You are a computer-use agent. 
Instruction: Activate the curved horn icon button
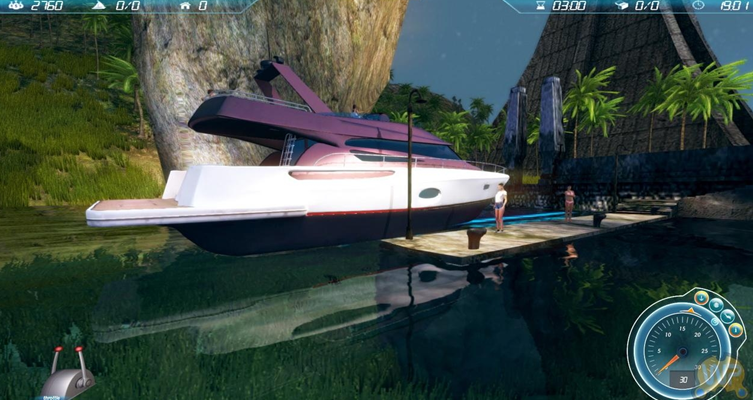click(x=726, y=316)
